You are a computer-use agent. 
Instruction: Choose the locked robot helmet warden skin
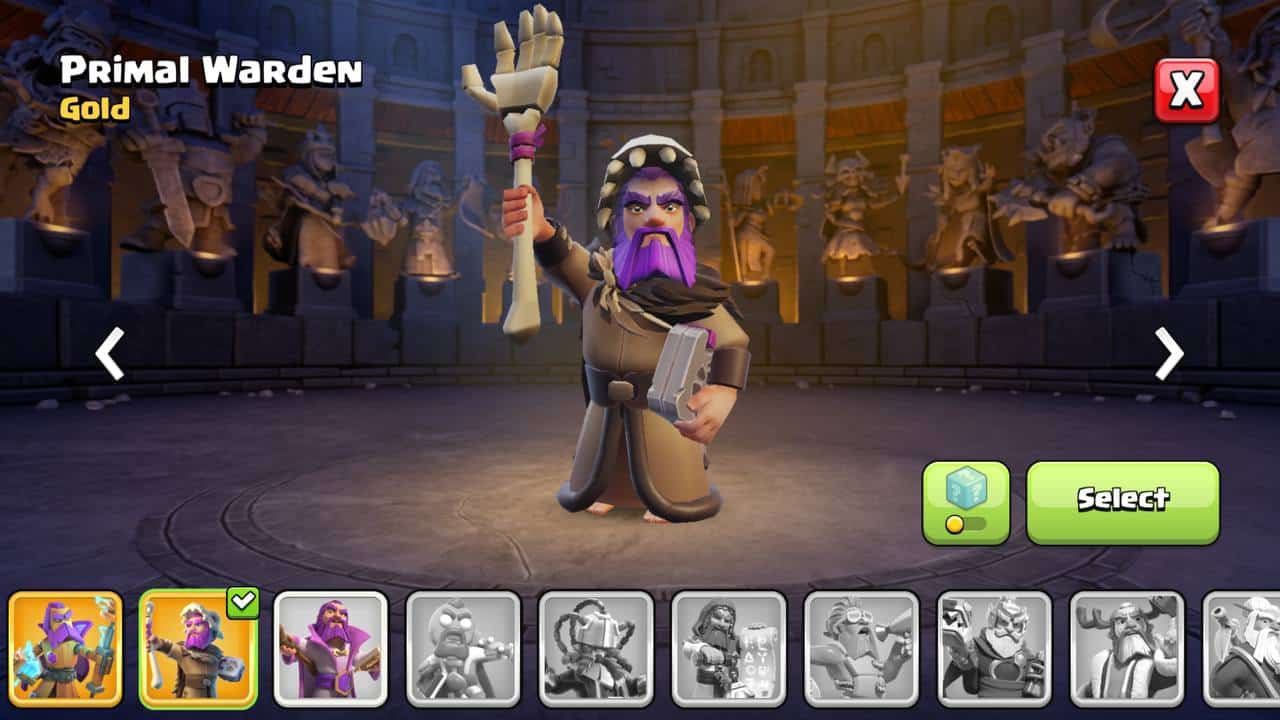pyautogui.click(x=596, y=648)
